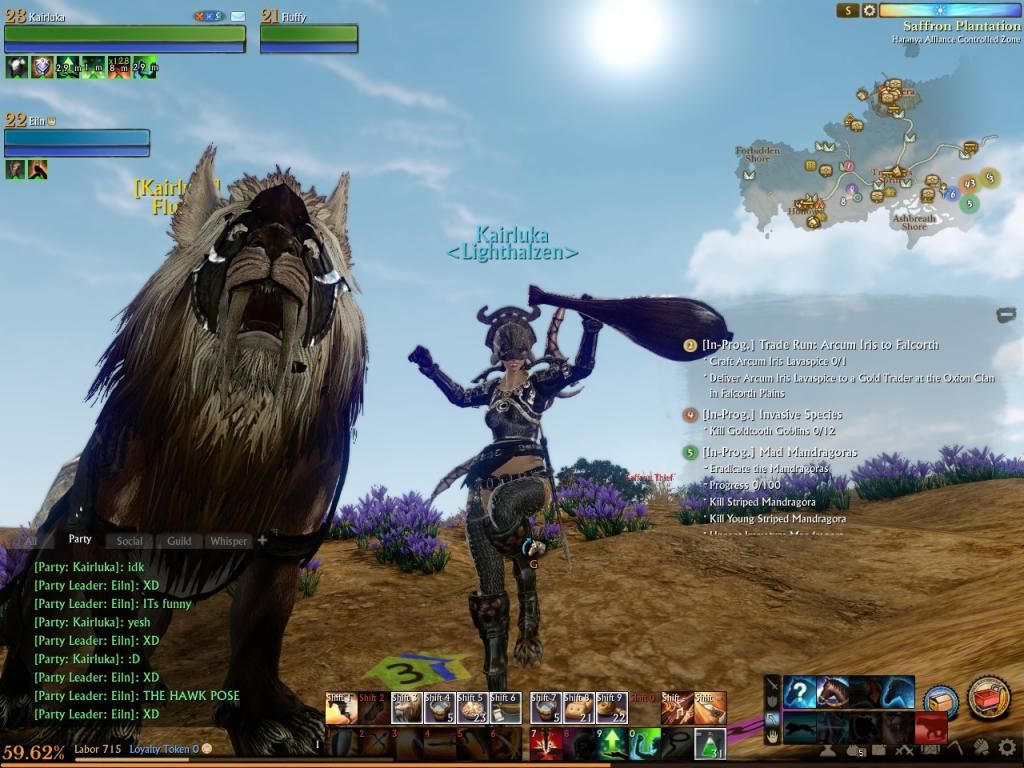Open the Guild chat tab

[x=179, y=541]
